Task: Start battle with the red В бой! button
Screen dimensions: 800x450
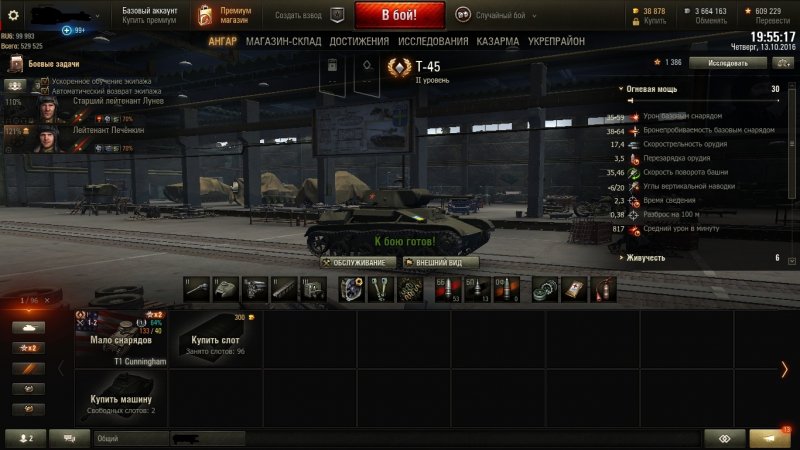Action: click(x=399, y=16)
